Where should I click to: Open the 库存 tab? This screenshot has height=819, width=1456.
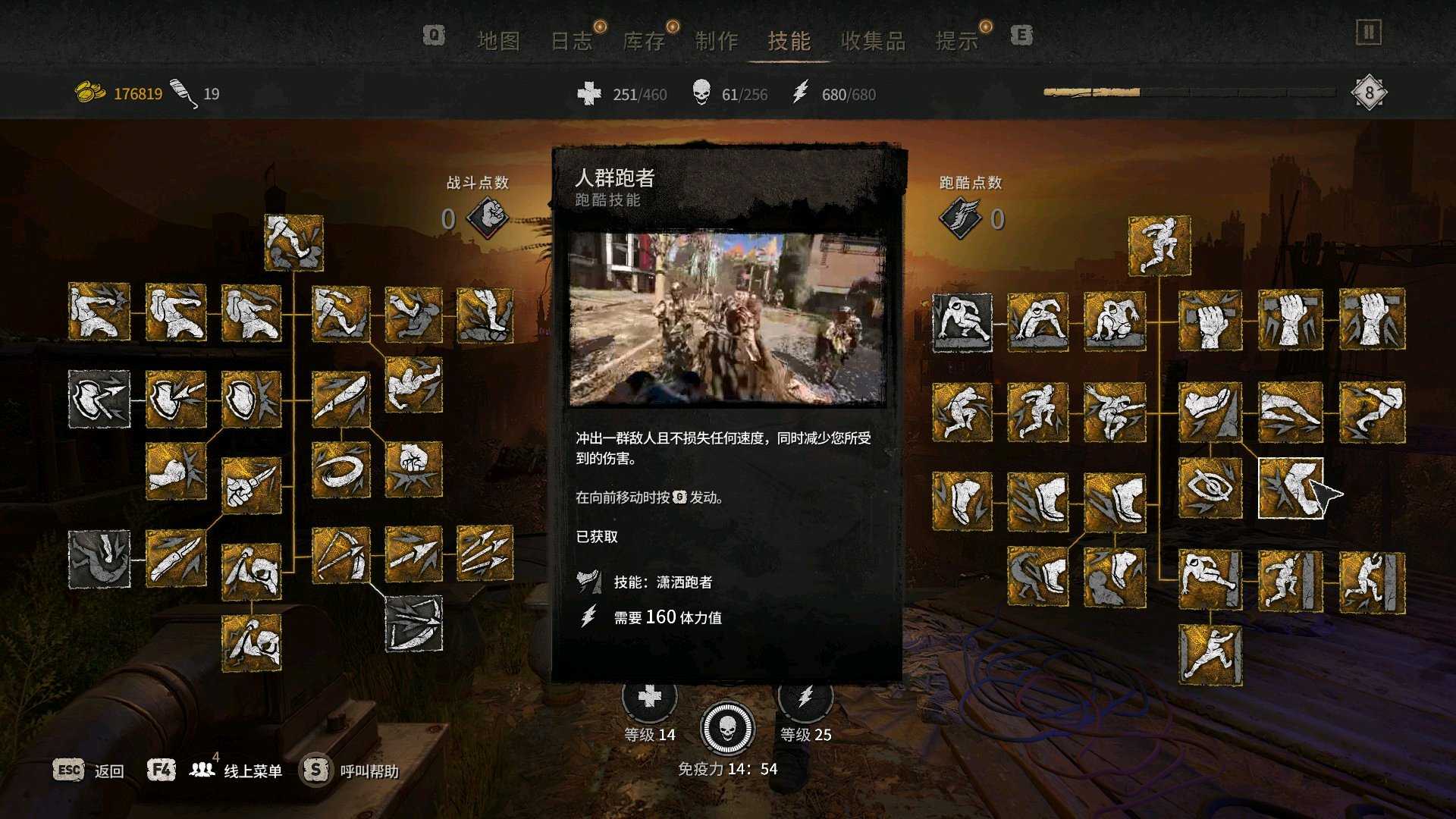(644, 42)
